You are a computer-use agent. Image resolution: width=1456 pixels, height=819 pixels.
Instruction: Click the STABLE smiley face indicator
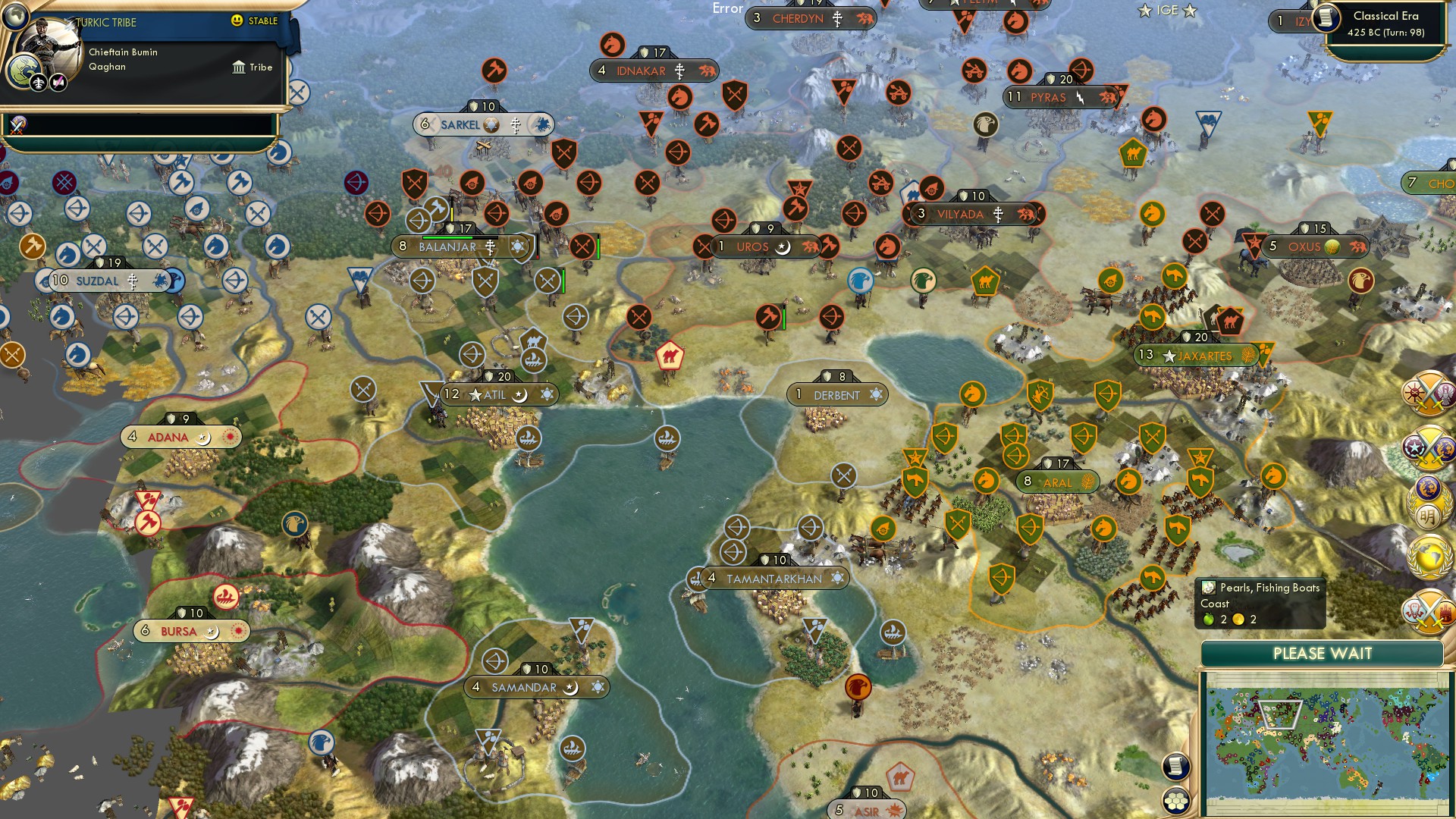click(237, 21)
